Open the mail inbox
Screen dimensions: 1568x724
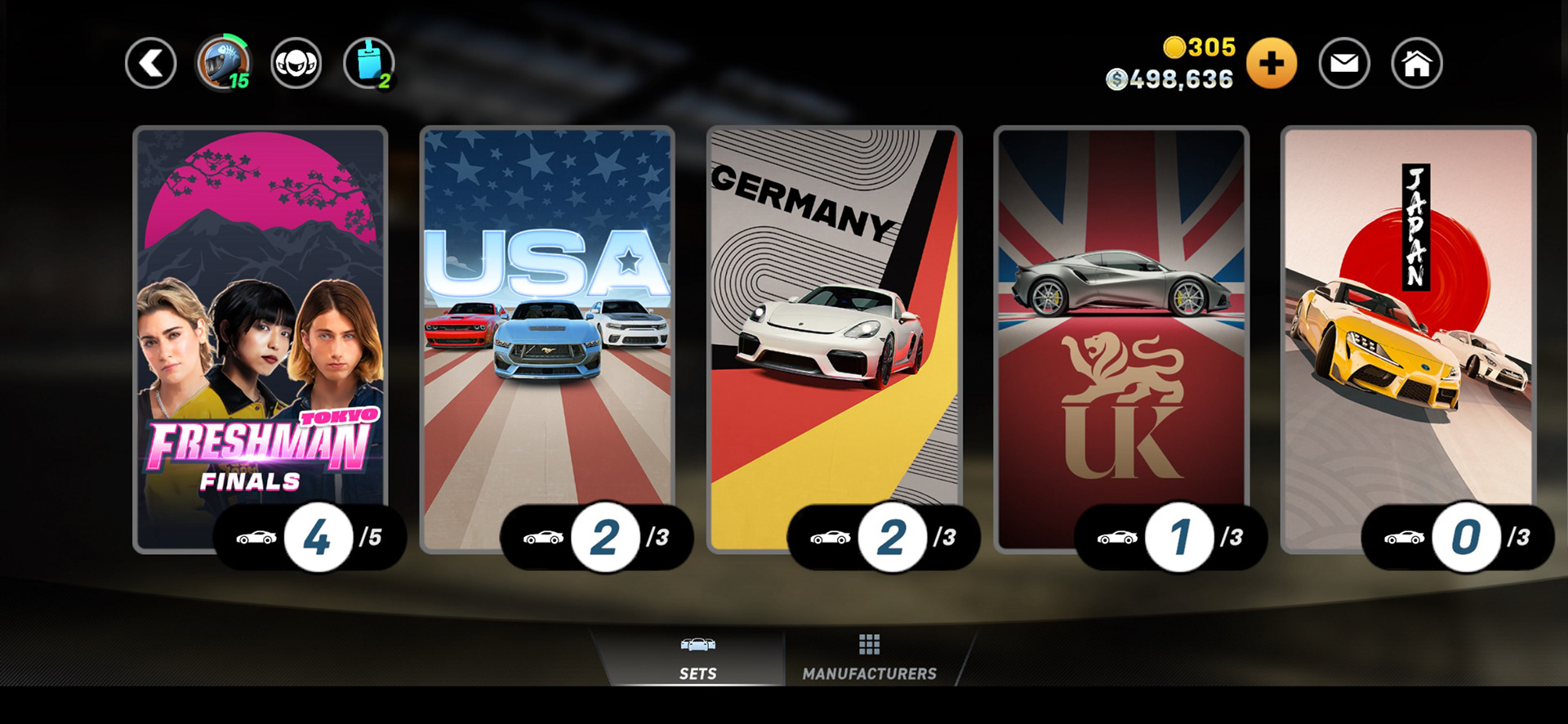point(1344,64)
